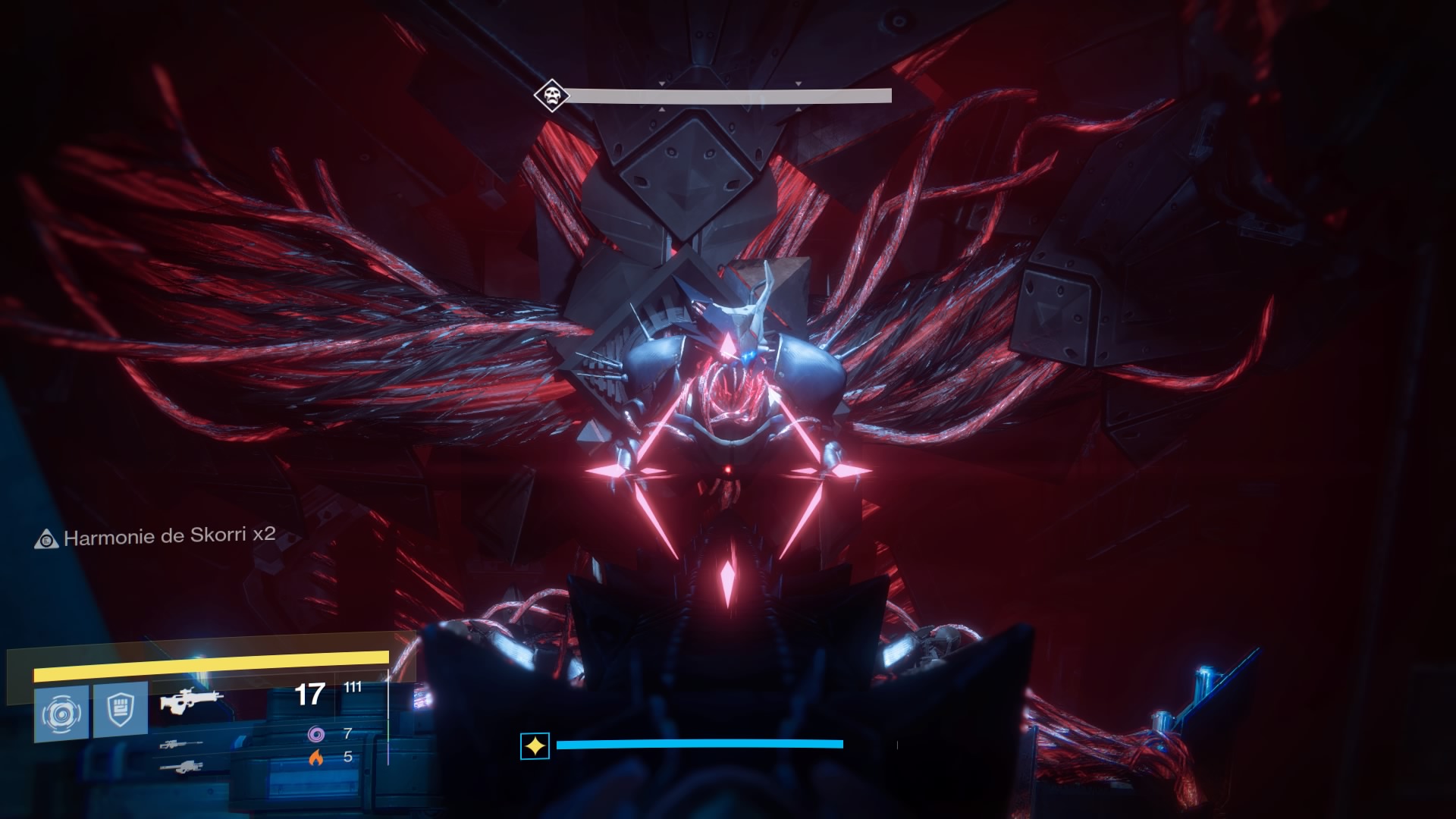
Task: Click the skull icon beside the boss bar
Action: [x=551, y=96]
